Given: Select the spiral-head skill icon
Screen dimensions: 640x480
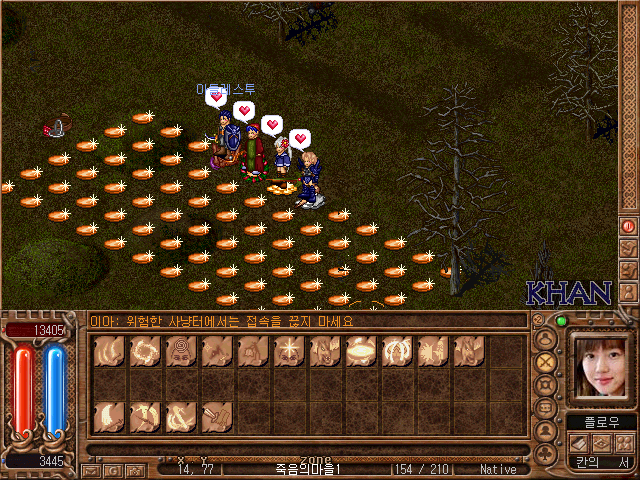Looking at the screenshot, I should [181, 351].
